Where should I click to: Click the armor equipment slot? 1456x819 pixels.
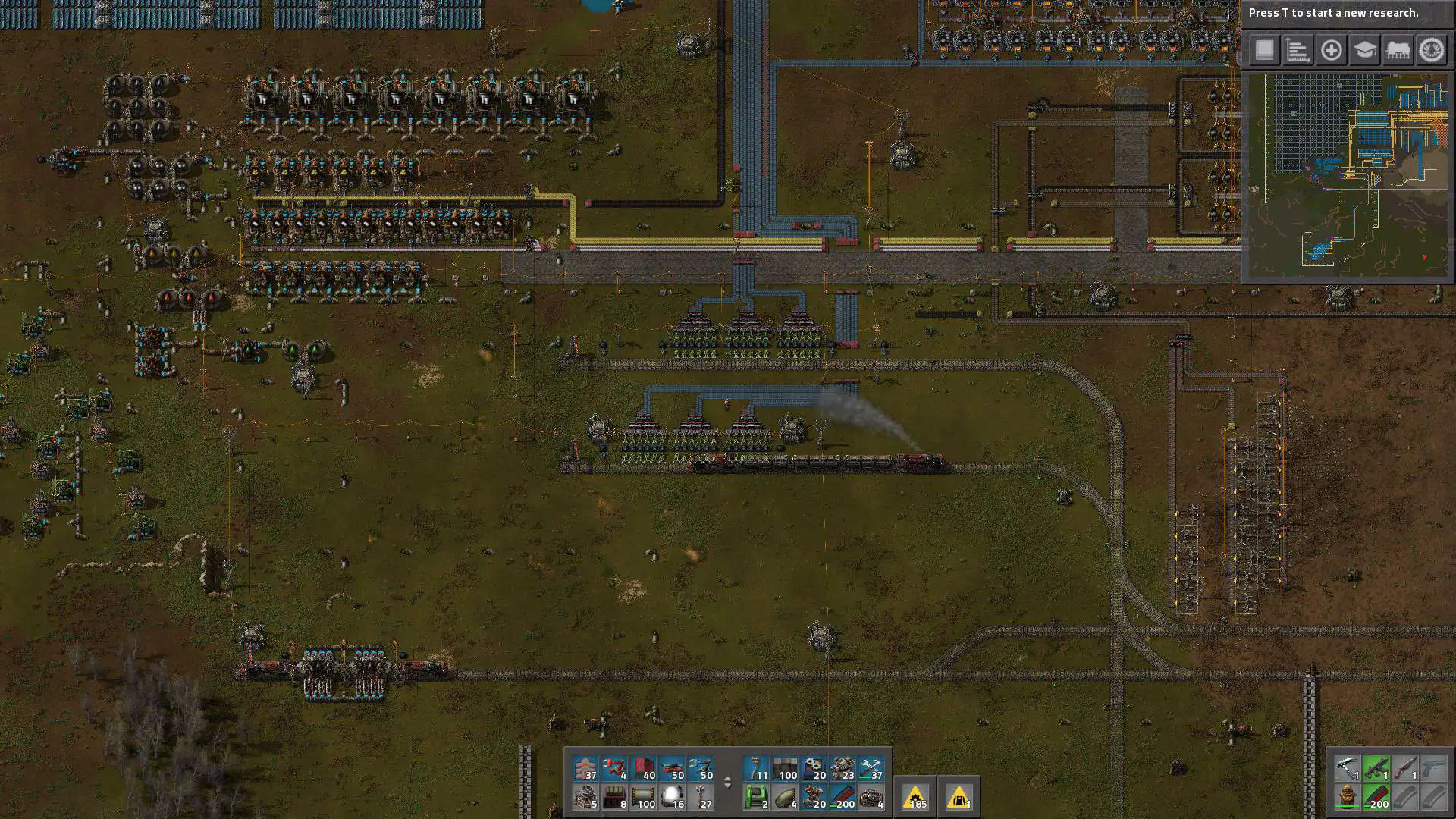click(1347, 797)
